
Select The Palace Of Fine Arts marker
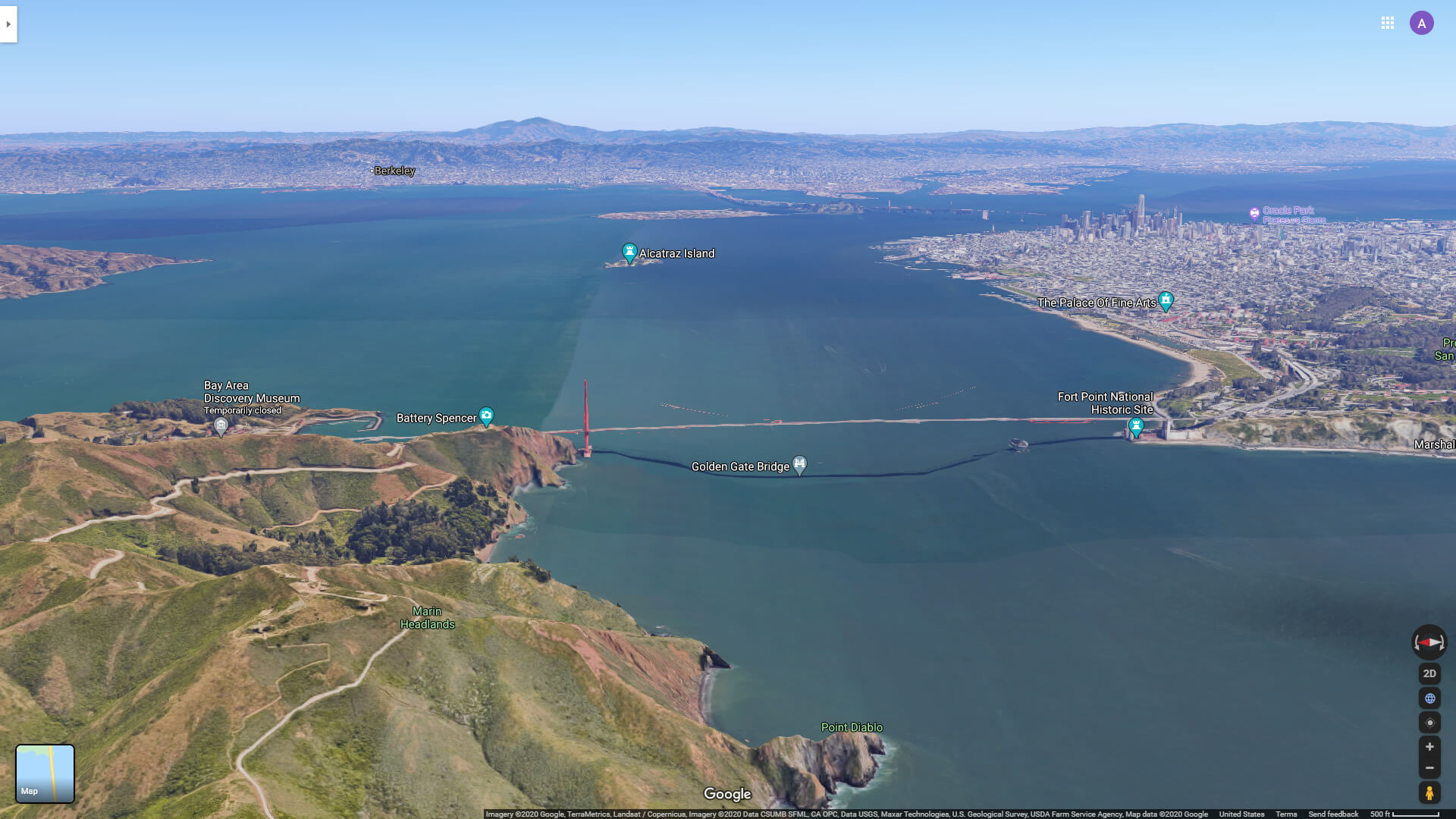pyautogui.click(x=1166, y=300)
